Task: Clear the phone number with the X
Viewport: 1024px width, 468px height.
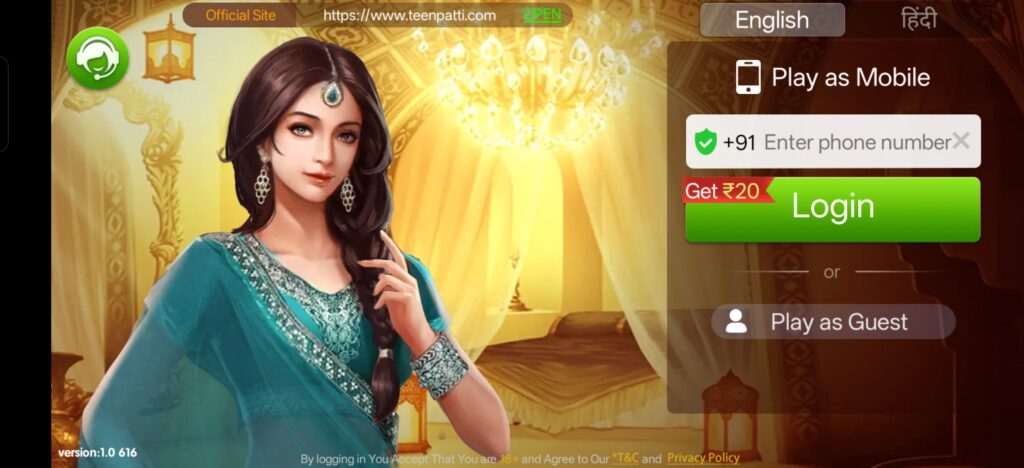Action: click(961, 141)
